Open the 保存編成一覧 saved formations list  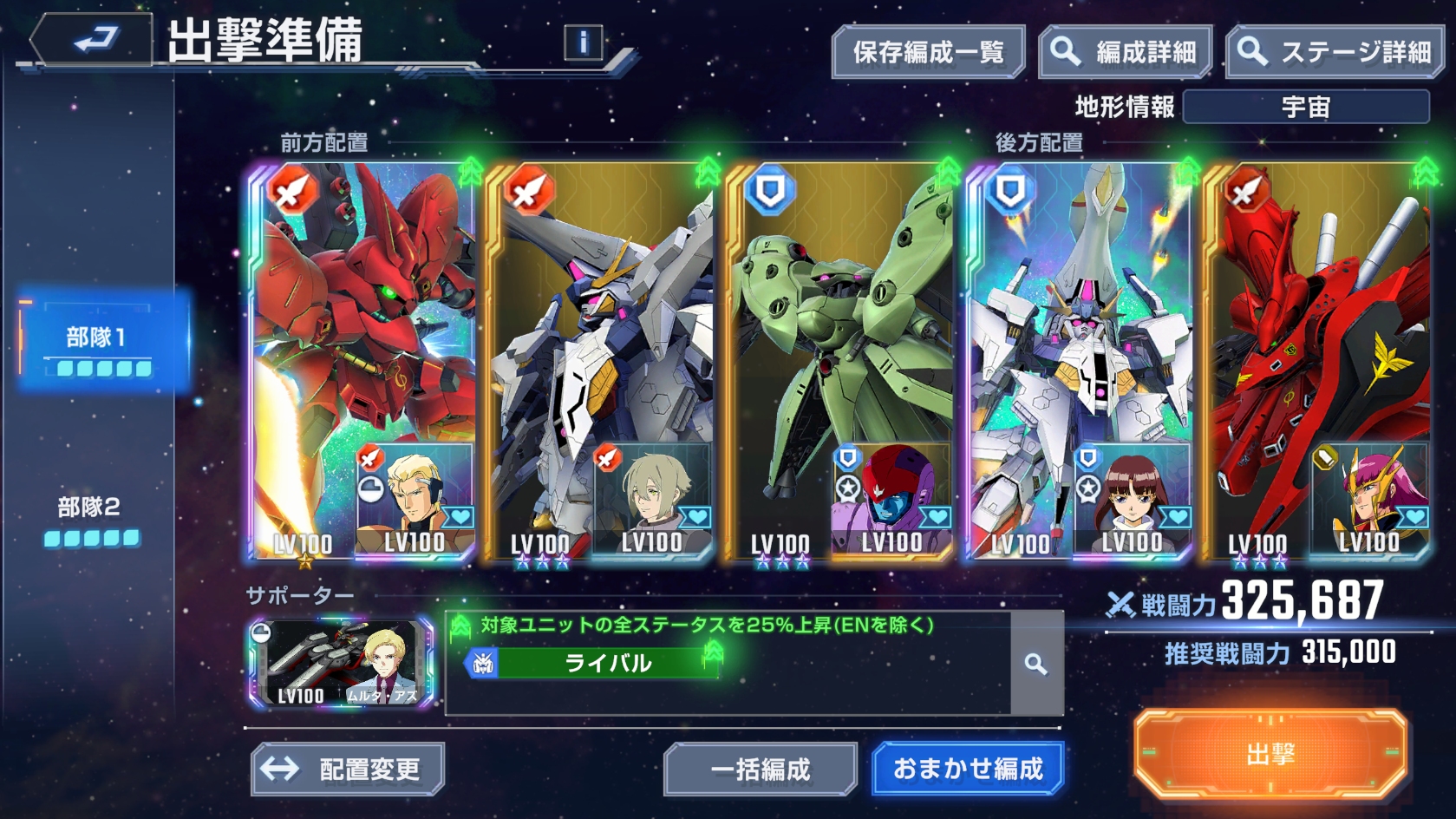[928, 53]
